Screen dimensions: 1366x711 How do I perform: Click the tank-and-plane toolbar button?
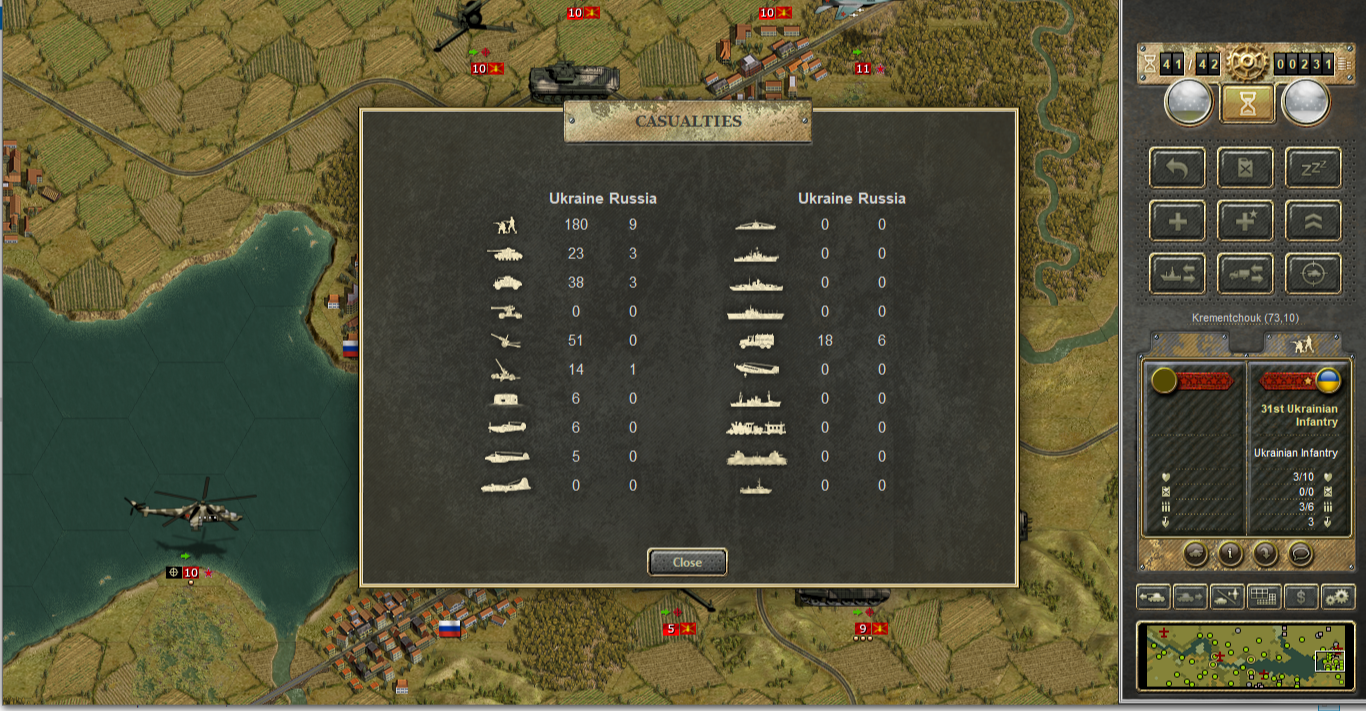1227,597
